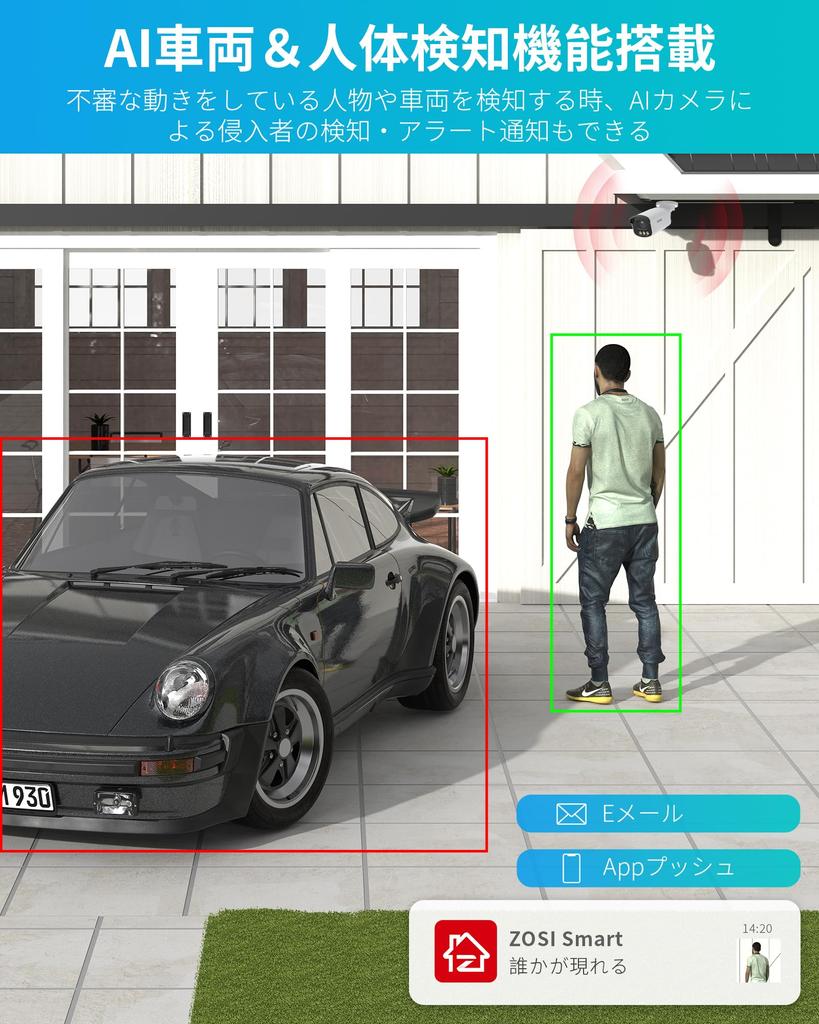Tap the red ZOSI Smart app icon

(x=465, y=951)
